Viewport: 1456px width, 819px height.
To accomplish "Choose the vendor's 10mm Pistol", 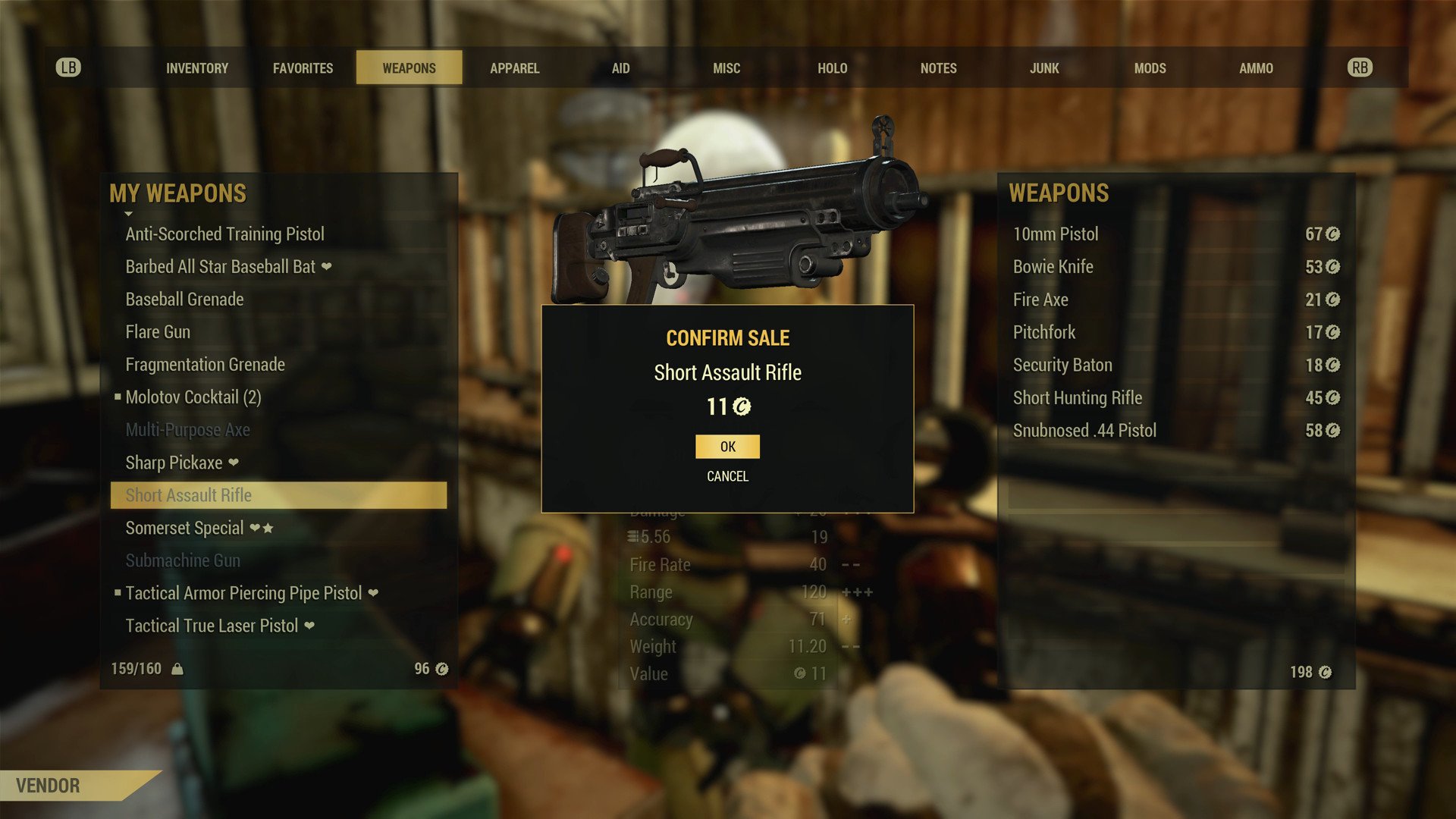I will tap(1056, 234).
